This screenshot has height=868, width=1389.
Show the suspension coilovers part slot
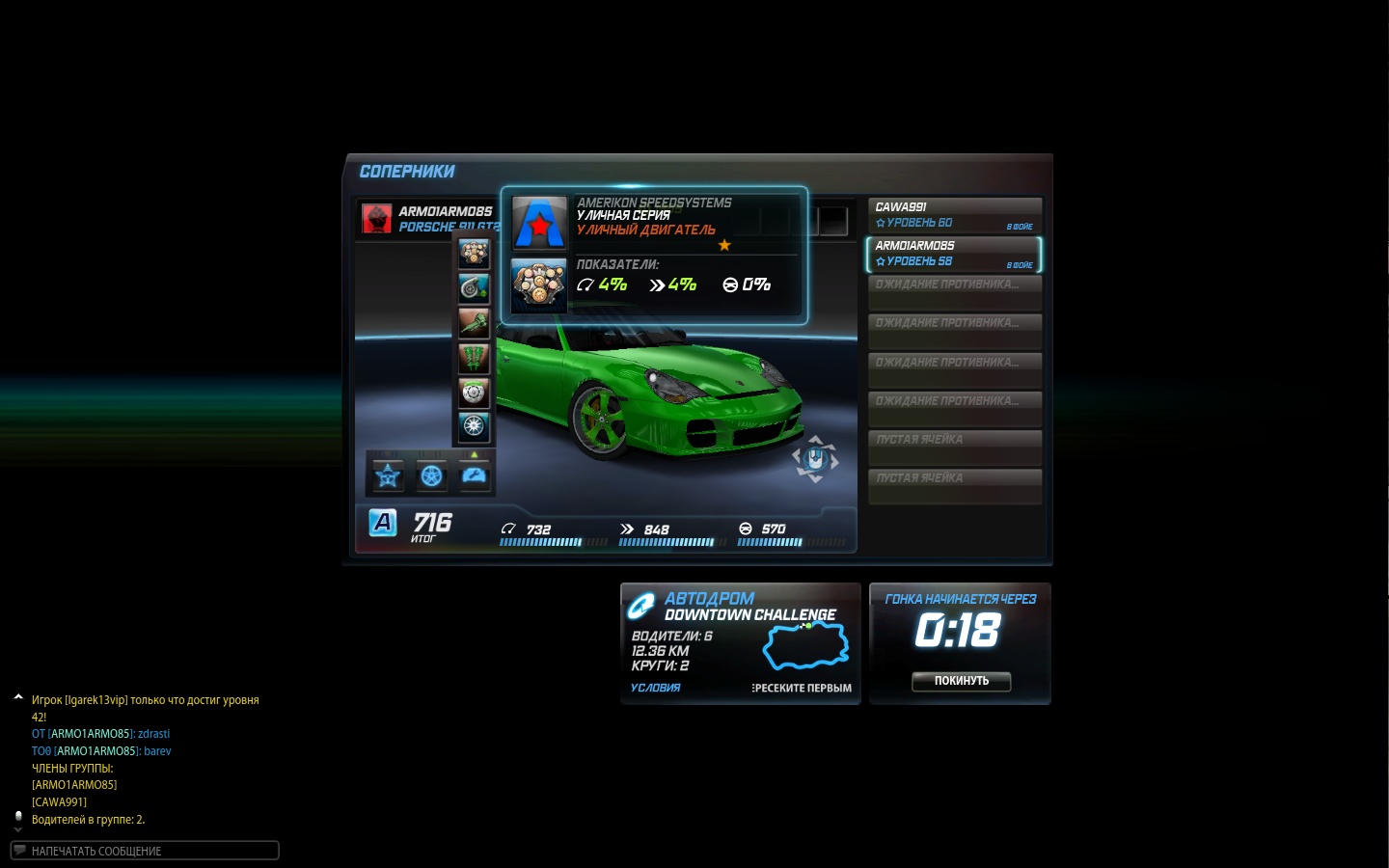[474, 358]
